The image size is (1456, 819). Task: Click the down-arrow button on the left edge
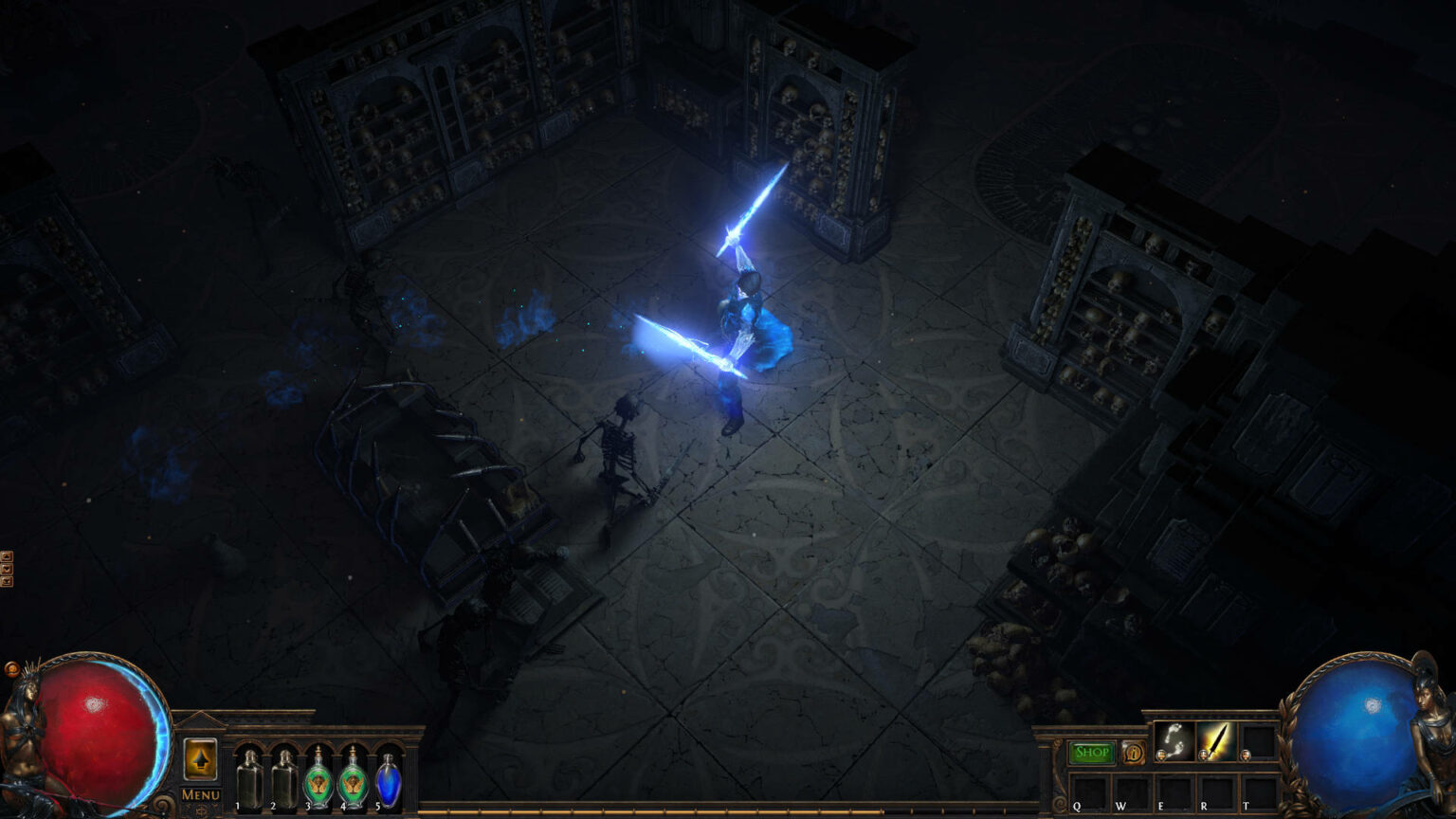coord(7,569)
